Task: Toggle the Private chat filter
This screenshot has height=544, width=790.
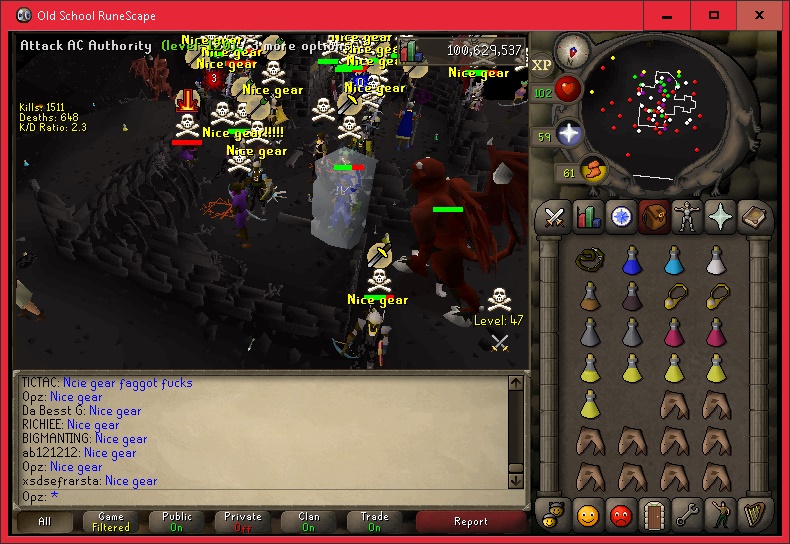Action: click(243, 521)
